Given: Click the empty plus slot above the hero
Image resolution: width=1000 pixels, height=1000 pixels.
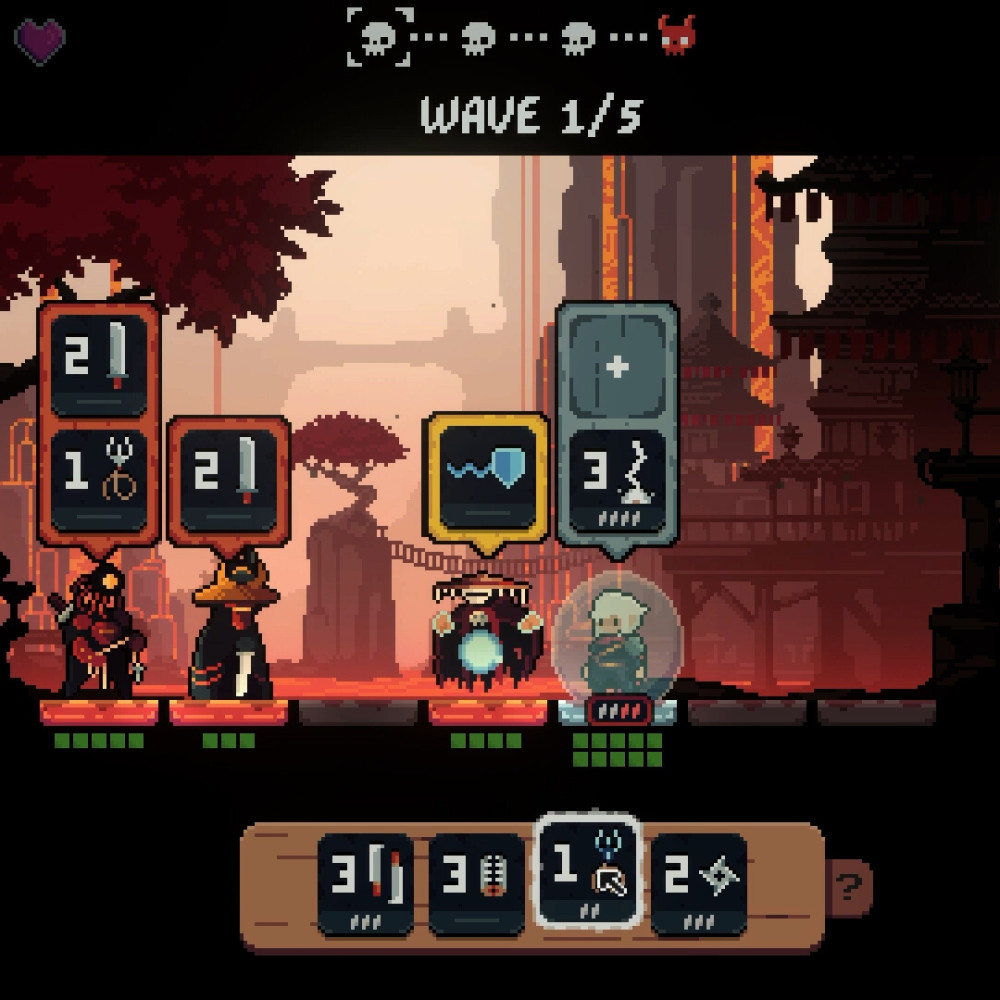Looking at the screenshot, I should [x=617, y=367].
